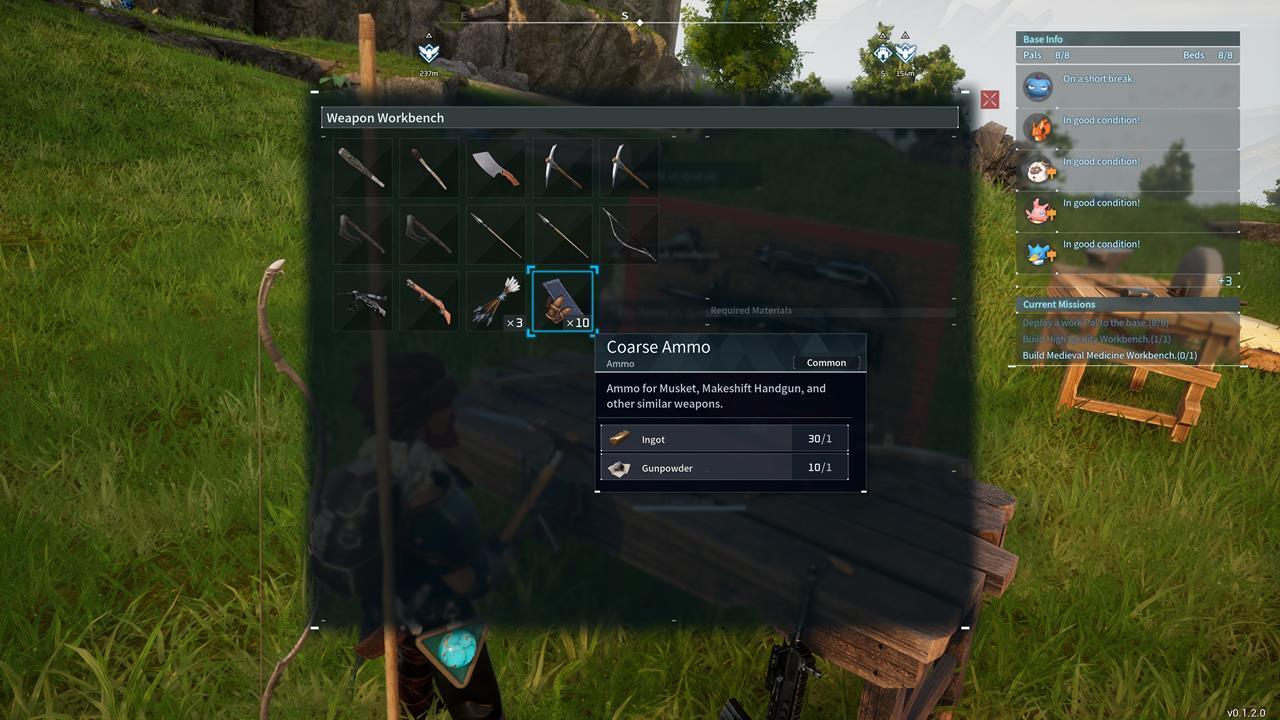
Task: Expand the hidden Pals with the +3 indicator
Action: (x=1226, y=279)
